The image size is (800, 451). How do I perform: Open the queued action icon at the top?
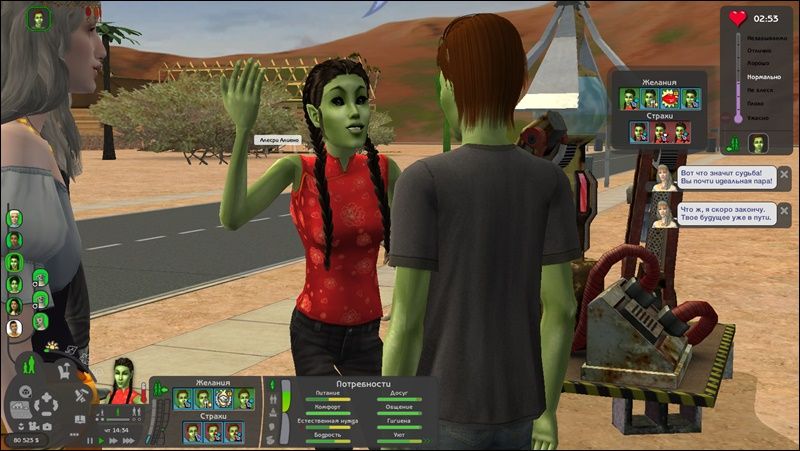[x=39, y=19]
